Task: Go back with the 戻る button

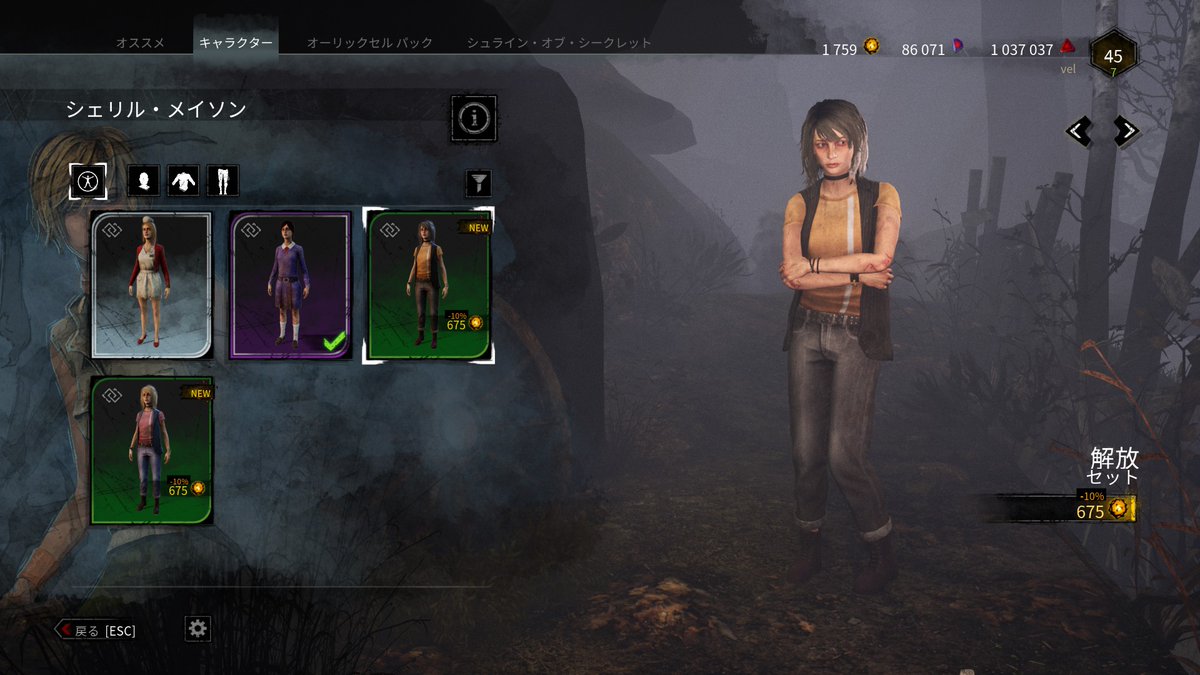Action: tap(96, 630)
